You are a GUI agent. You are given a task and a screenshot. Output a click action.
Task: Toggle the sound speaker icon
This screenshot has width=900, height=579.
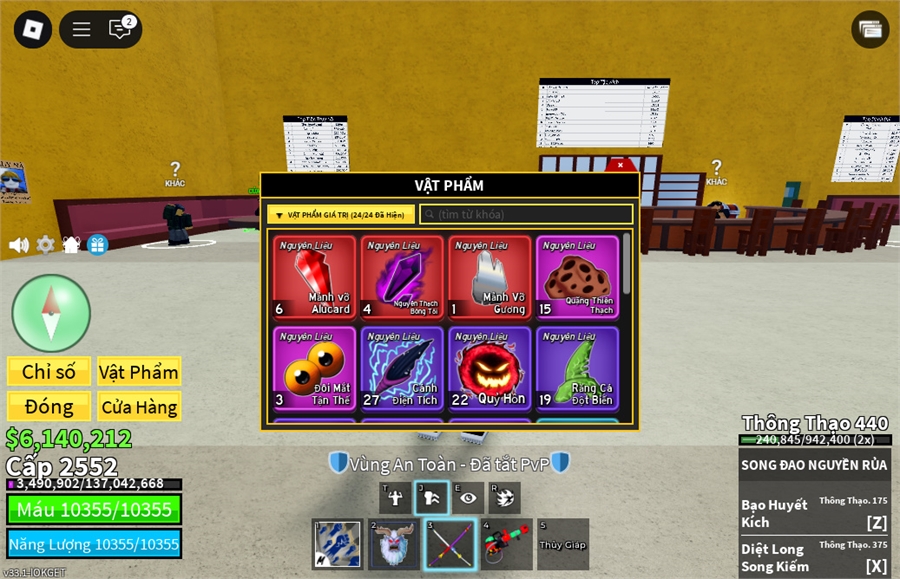pyautogui.click(x=18, y=245)
